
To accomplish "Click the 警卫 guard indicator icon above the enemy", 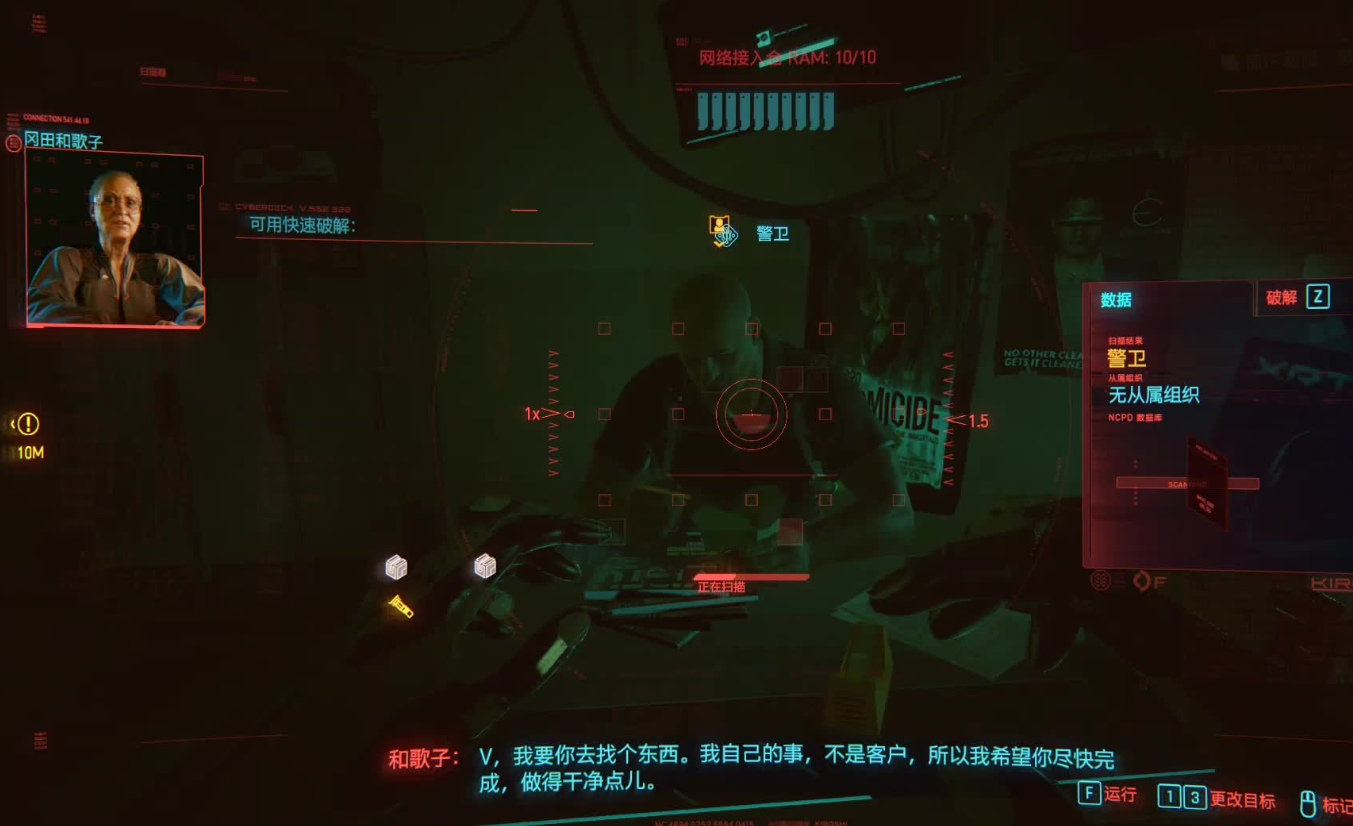I will coord(722,231).
